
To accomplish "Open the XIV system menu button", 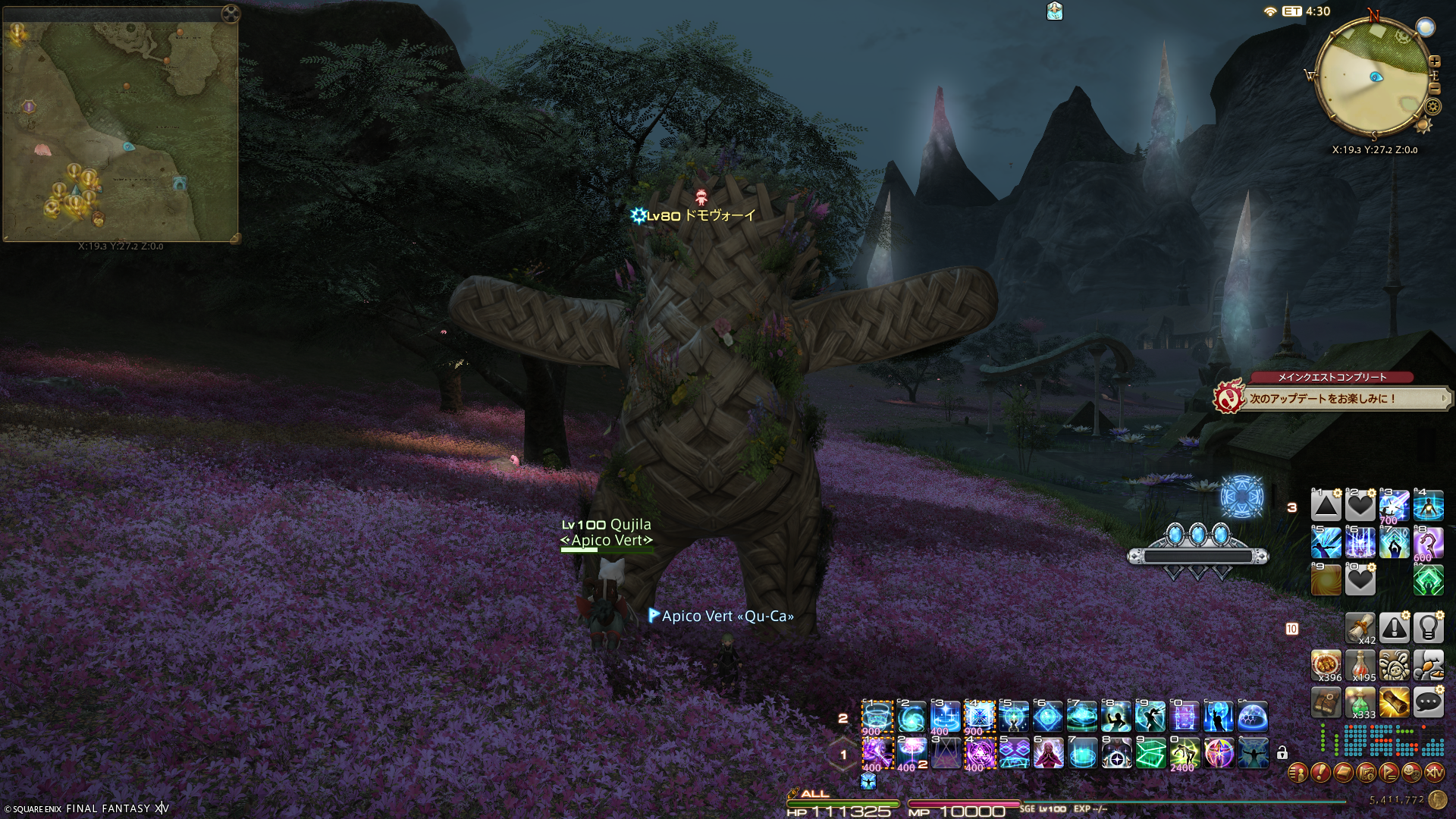I will point(1435,773).
